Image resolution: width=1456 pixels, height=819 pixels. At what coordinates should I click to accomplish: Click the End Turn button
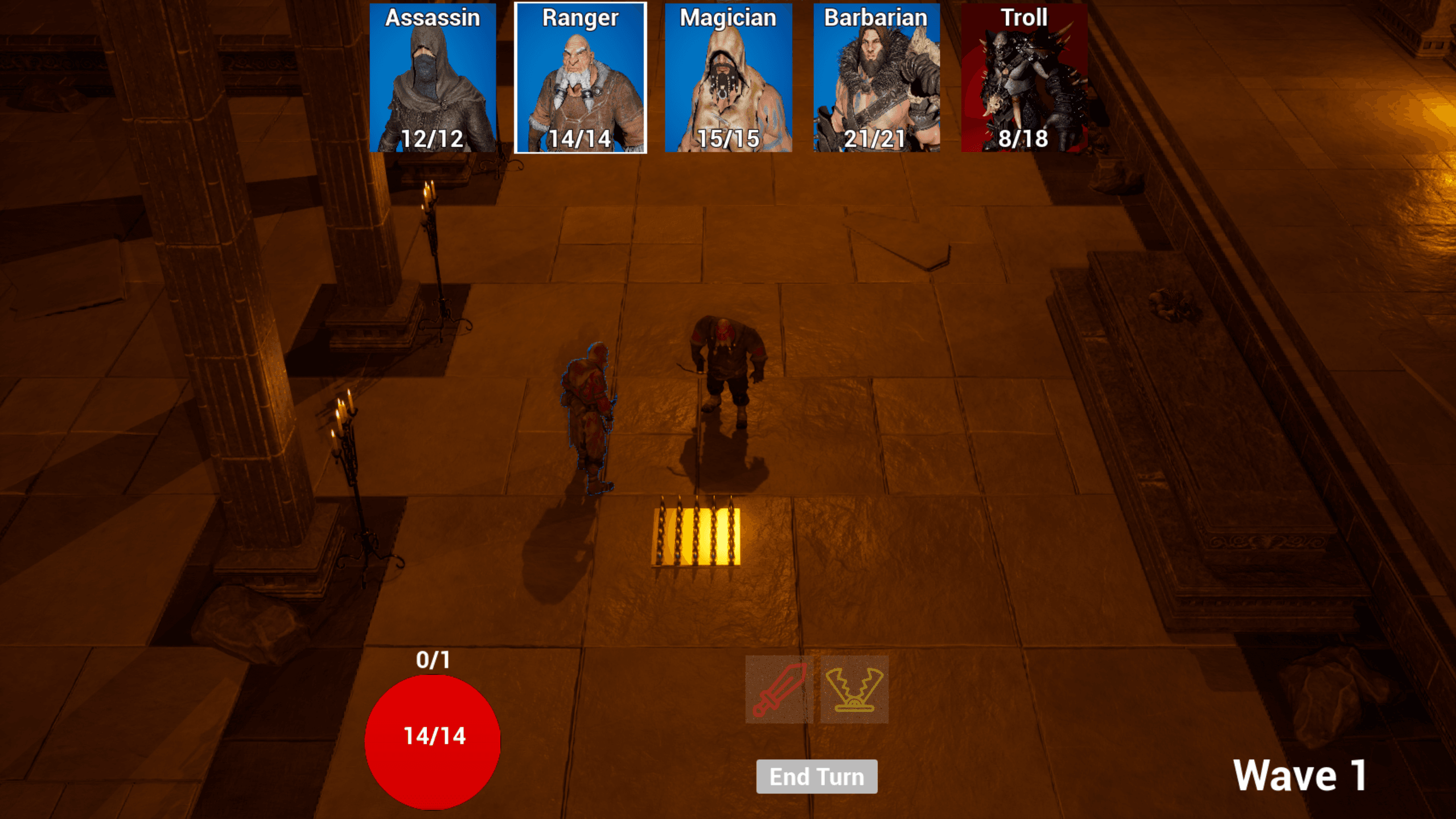pos(816,776)
